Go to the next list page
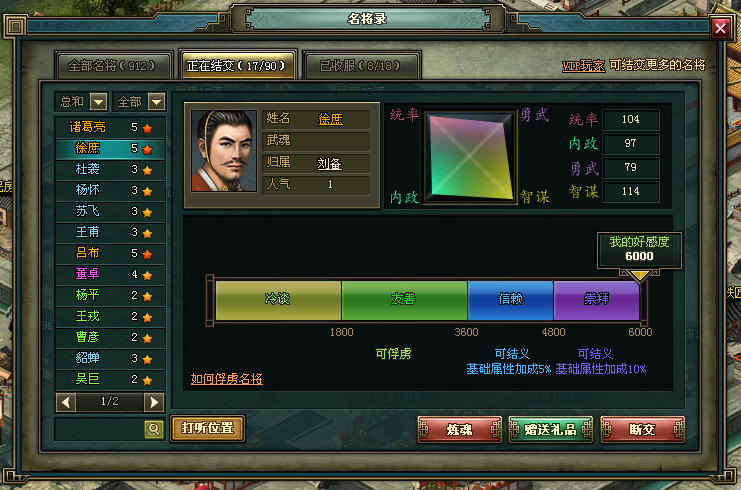Viewport: 741px width, 490px height. 154,402
